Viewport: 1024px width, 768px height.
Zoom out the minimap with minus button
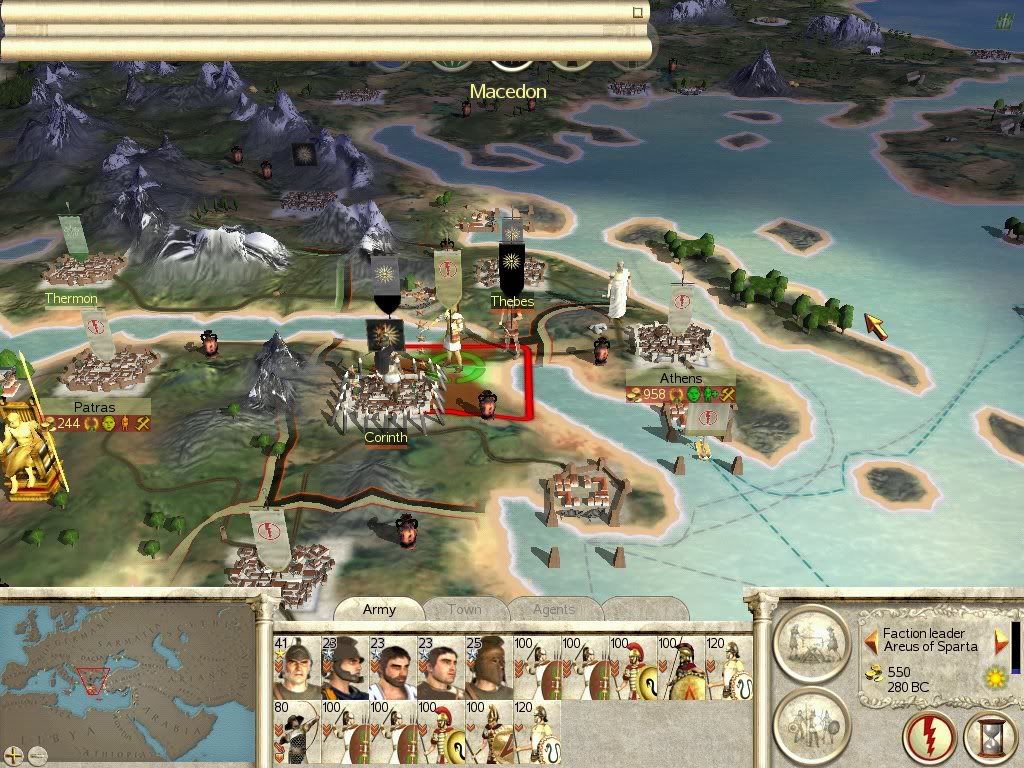[38, 754]
